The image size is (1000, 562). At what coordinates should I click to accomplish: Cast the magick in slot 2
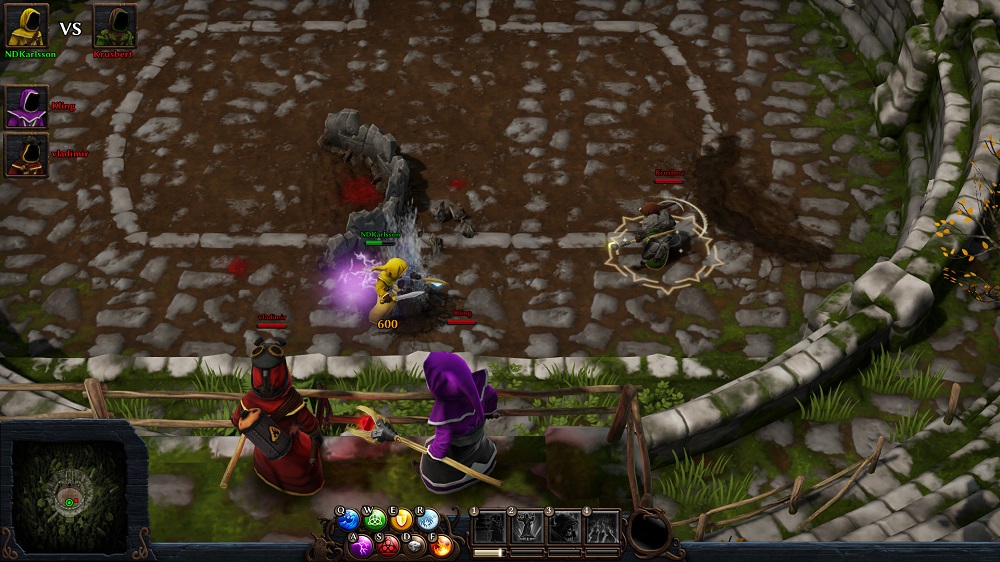point(526,527)
